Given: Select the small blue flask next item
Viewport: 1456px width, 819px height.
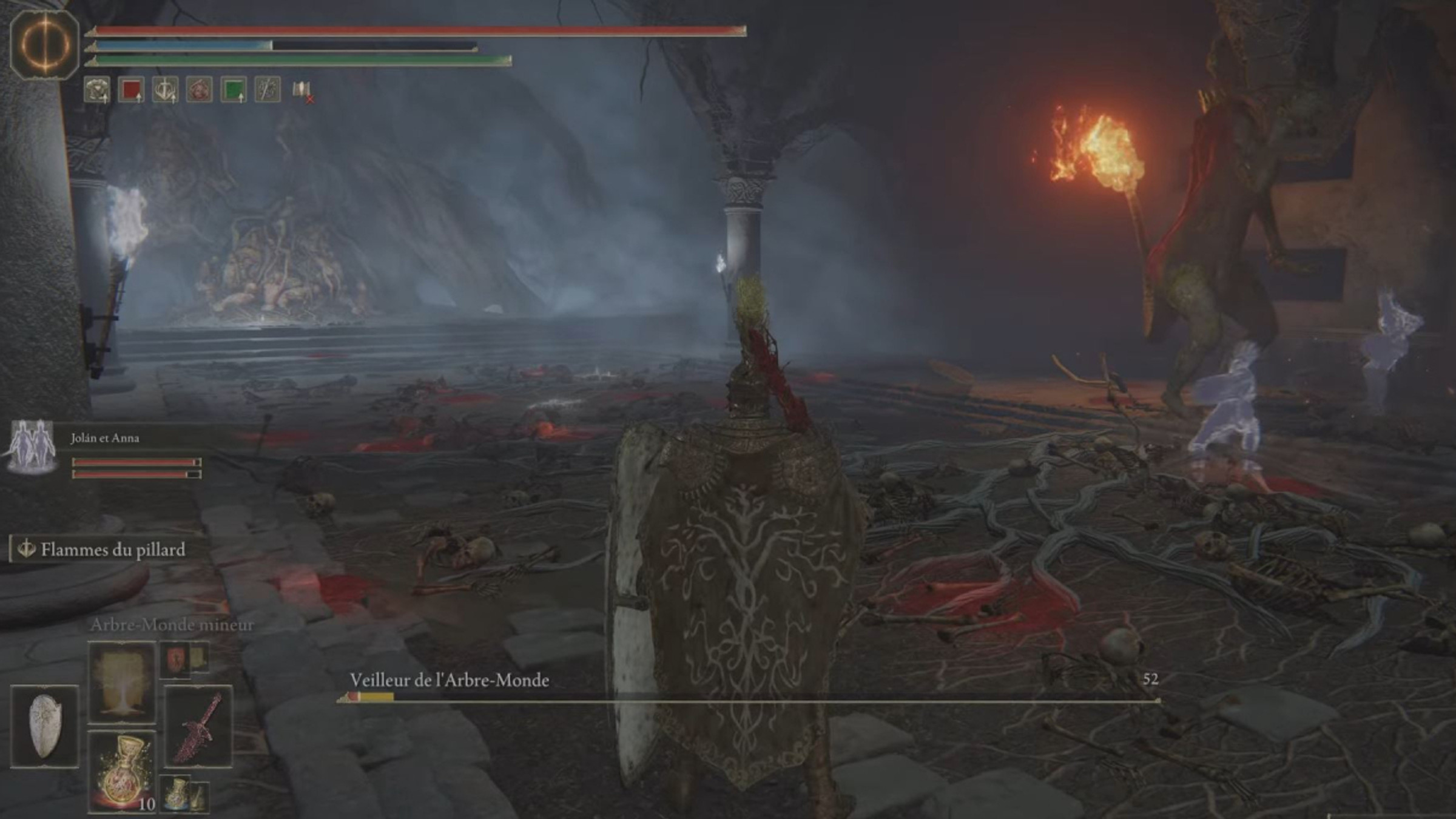Looking at the screenshot, I should 176,793.
